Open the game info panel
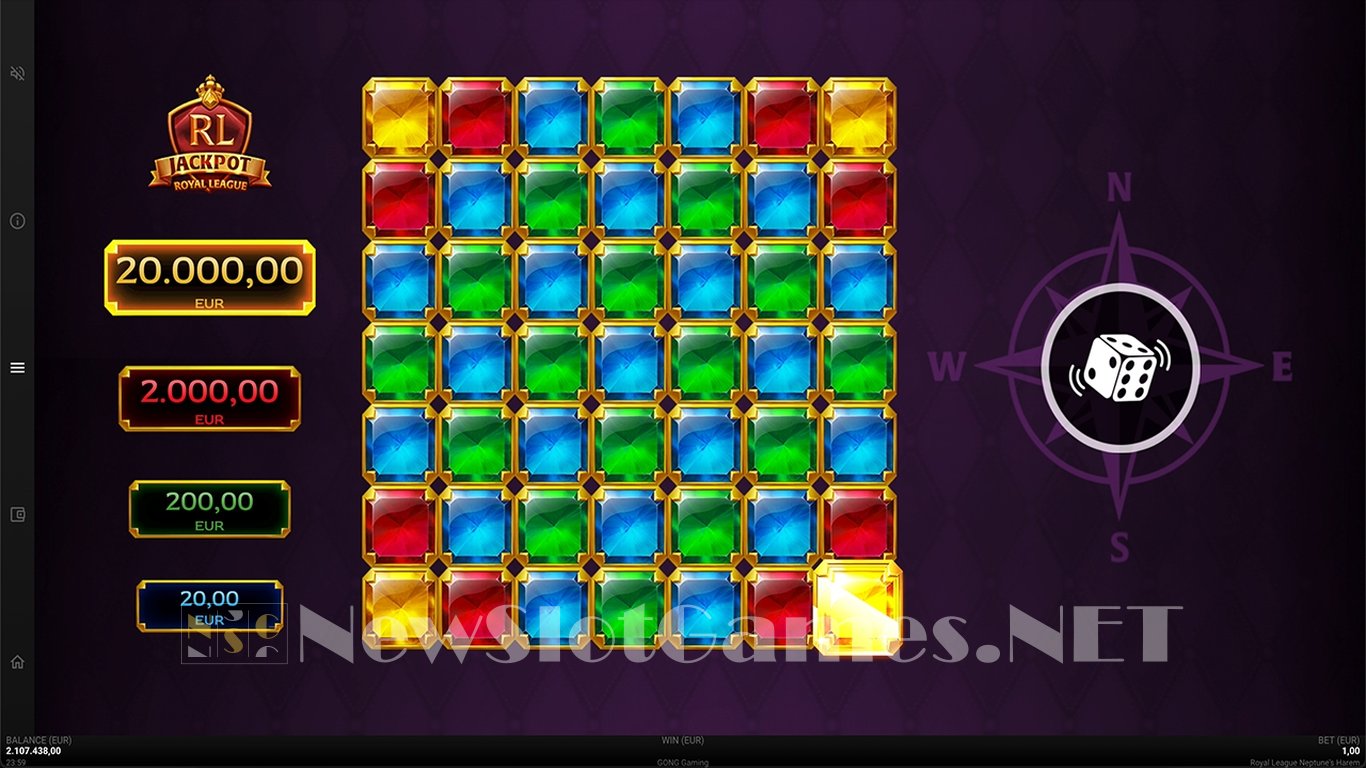The height and width of the screenshot is (768, 1366). (x=17, y=221)
